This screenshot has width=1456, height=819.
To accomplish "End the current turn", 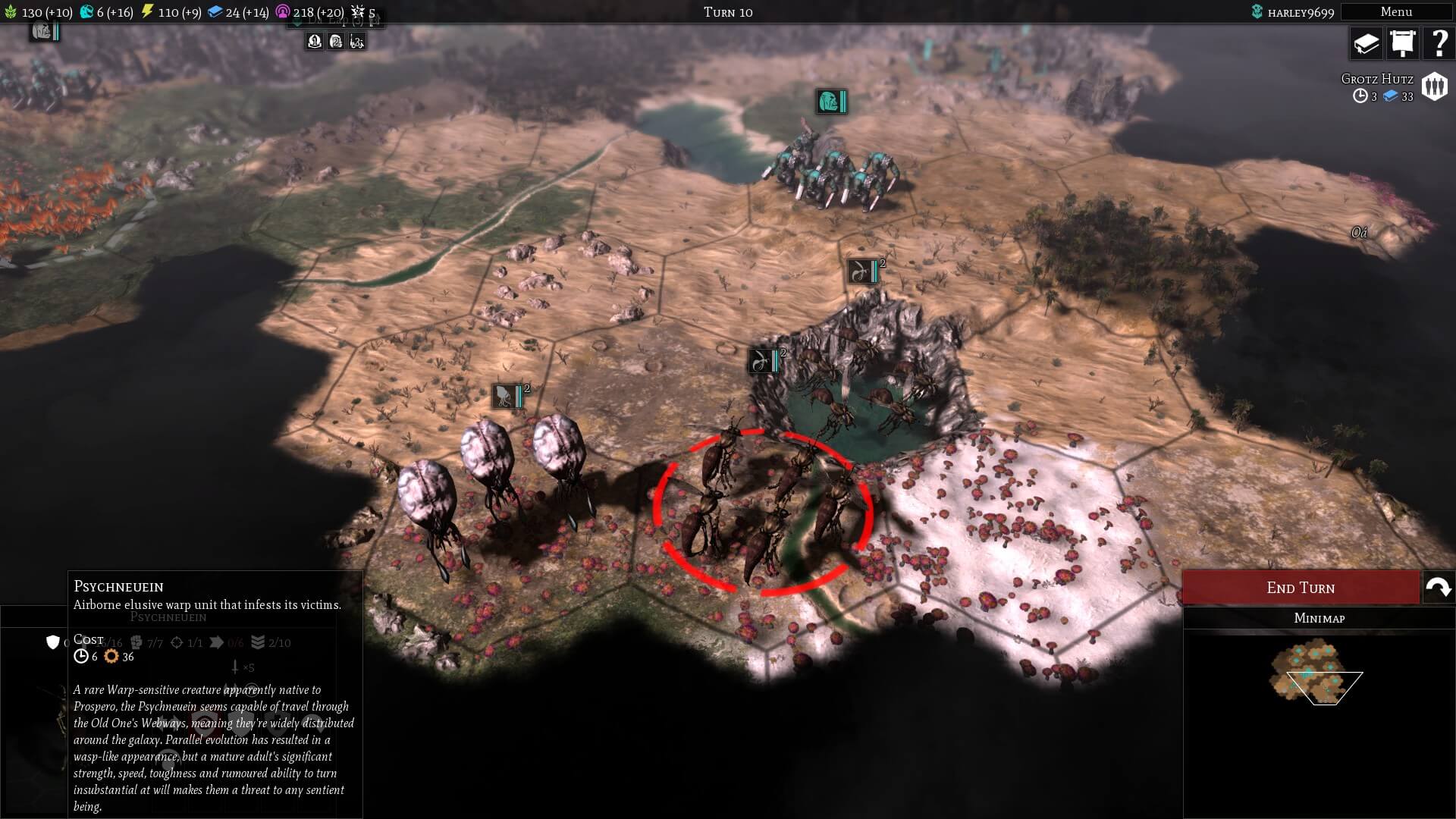I will (1301, 588).
